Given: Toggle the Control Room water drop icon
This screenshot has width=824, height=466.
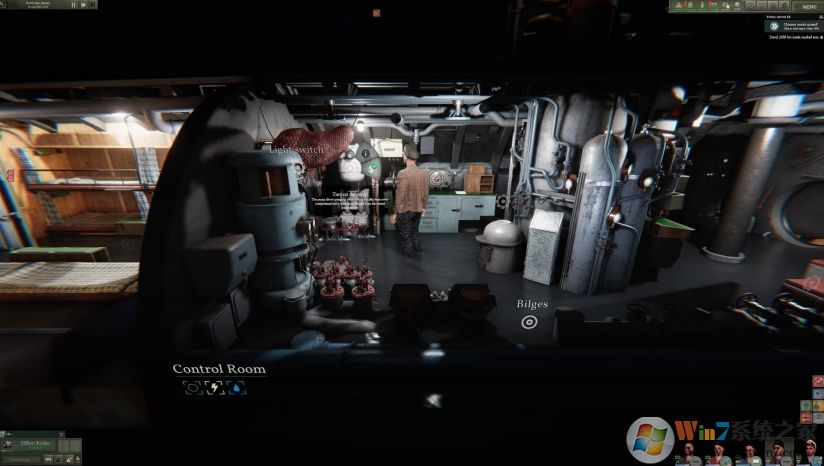Looking at the screenshot, I should coord(236,388).
